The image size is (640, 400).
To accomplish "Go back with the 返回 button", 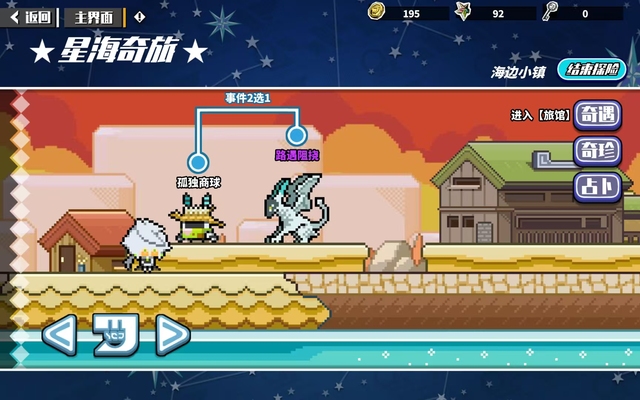I will click(x=31, y=17).
